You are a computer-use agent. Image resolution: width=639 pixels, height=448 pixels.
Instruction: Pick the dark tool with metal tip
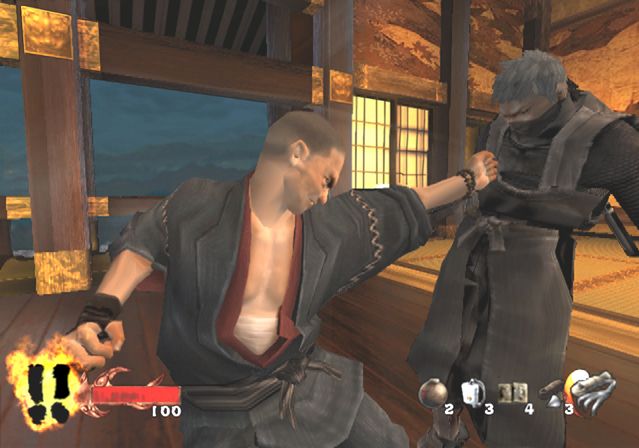click(551, 393)
